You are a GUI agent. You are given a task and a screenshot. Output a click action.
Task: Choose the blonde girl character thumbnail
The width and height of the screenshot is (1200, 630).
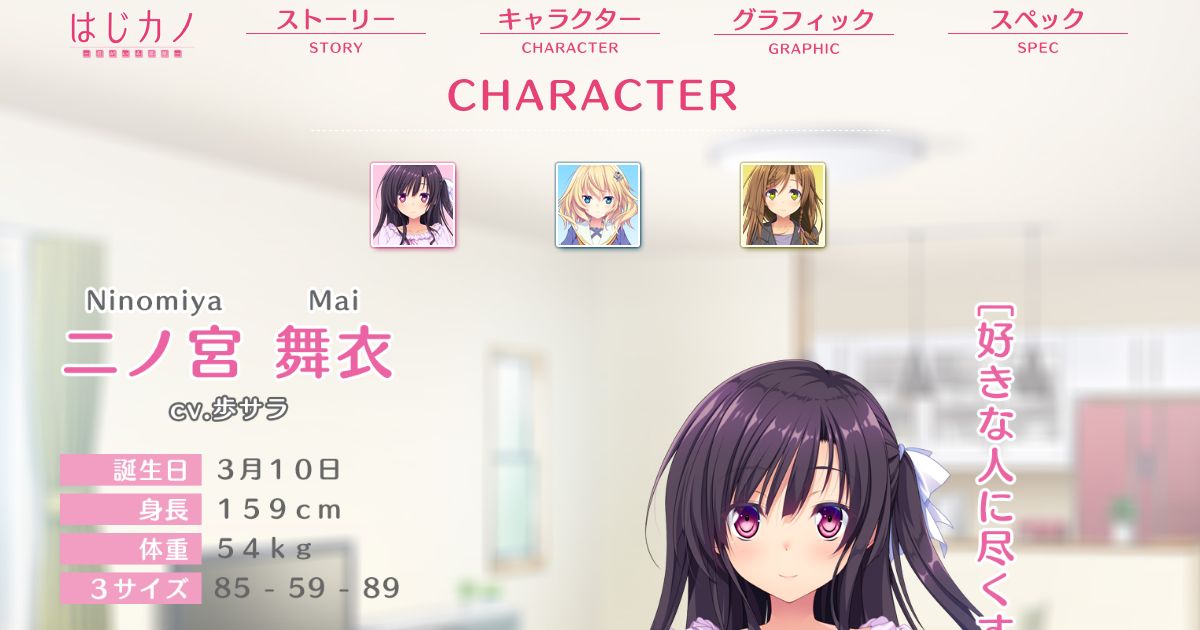(x=598, y=205)
